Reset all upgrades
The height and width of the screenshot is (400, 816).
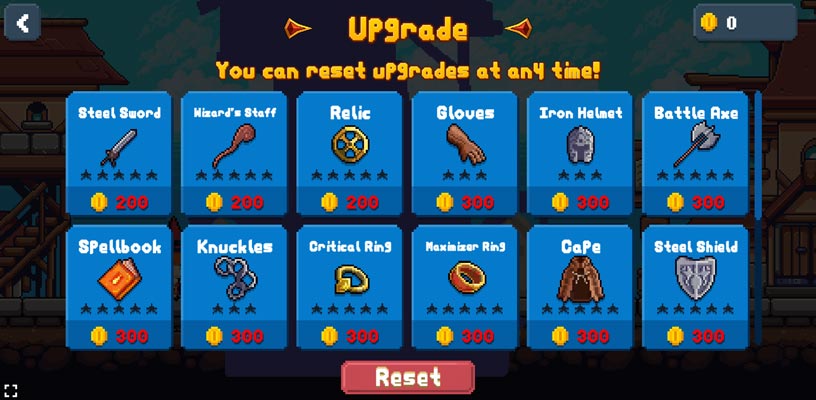(x=407, y=377)
